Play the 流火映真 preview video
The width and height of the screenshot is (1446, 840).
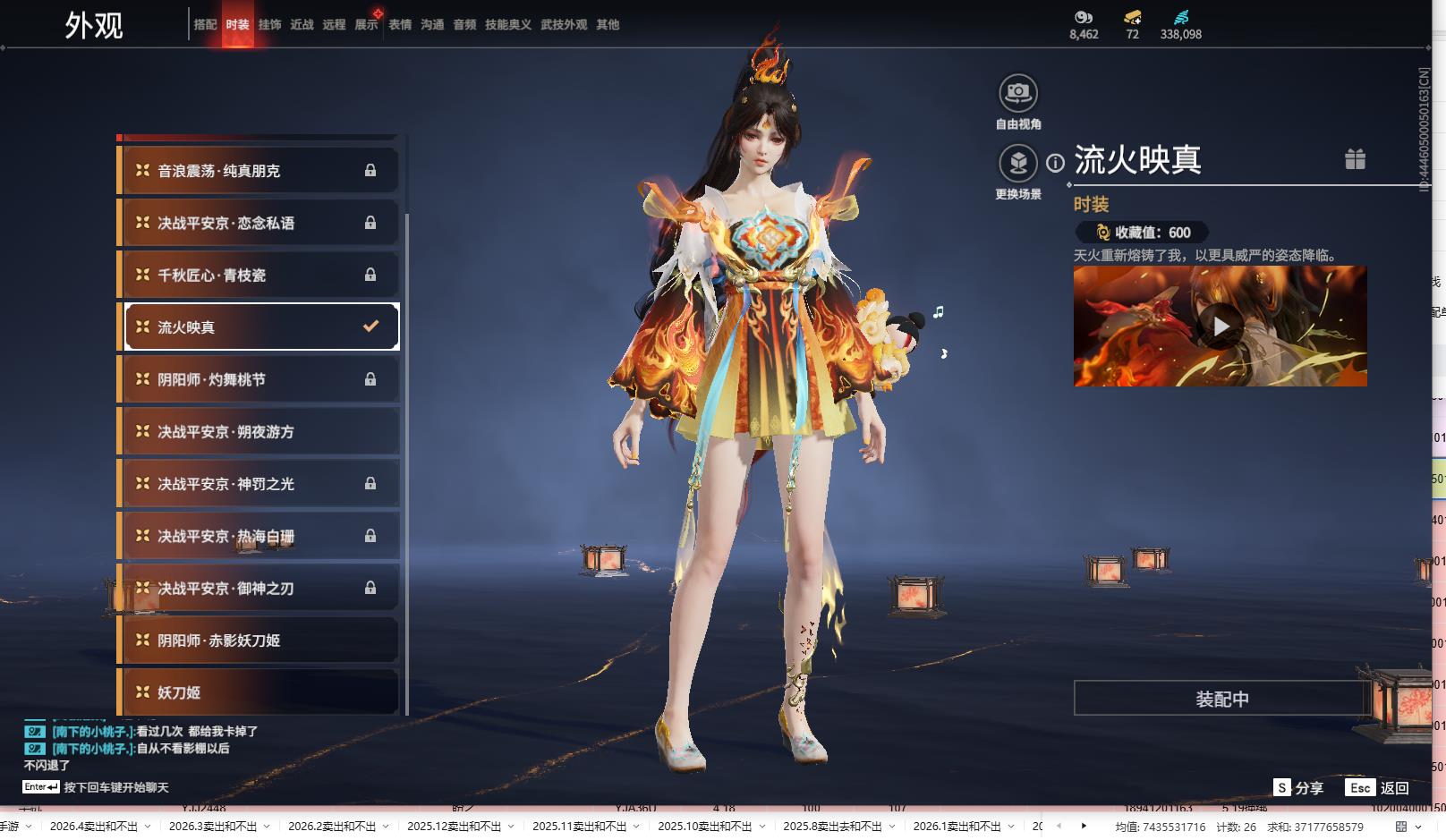click(1221, 327)
